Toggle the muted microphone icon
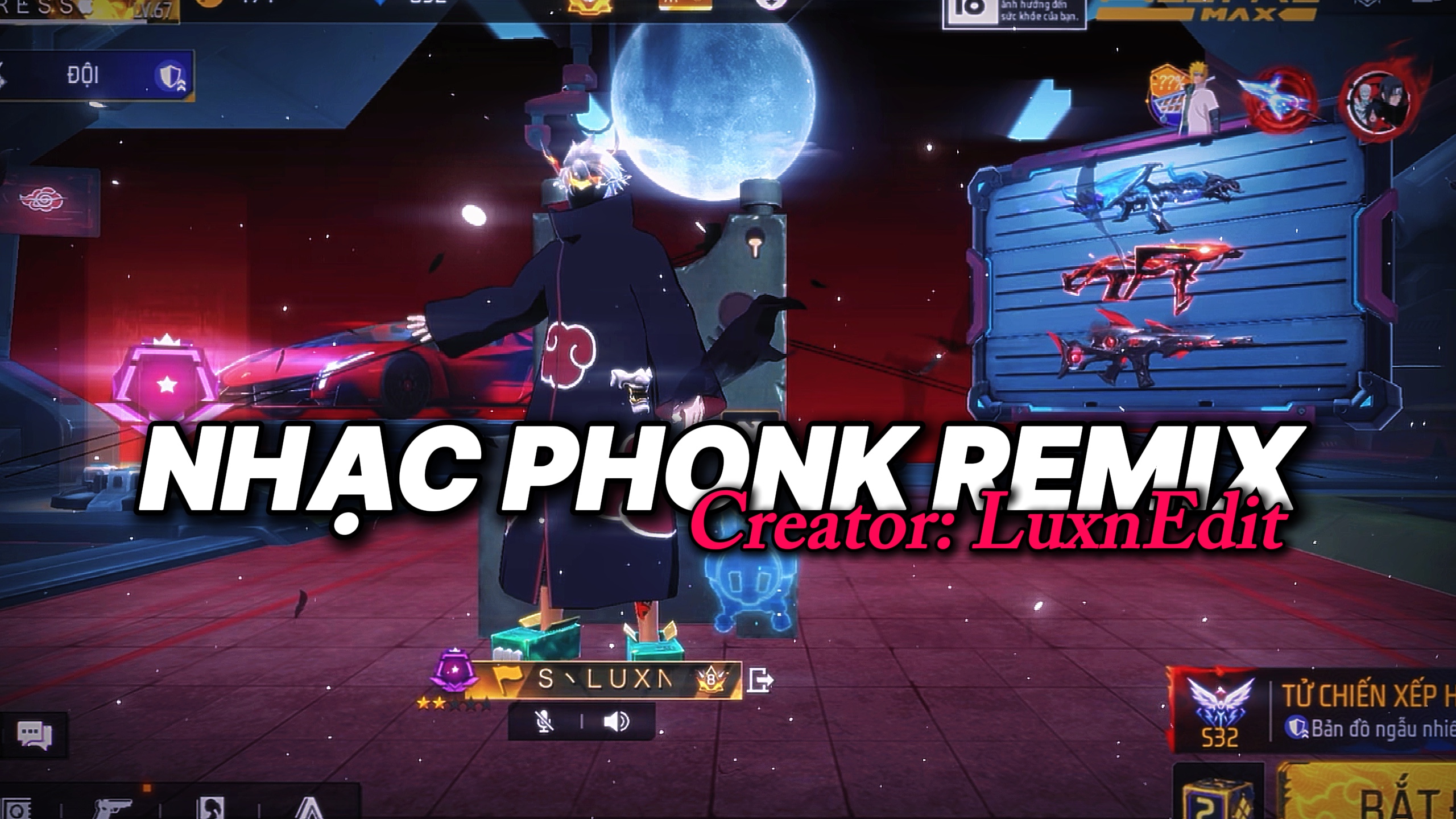The image size is (1456, 819). point(544,722)
